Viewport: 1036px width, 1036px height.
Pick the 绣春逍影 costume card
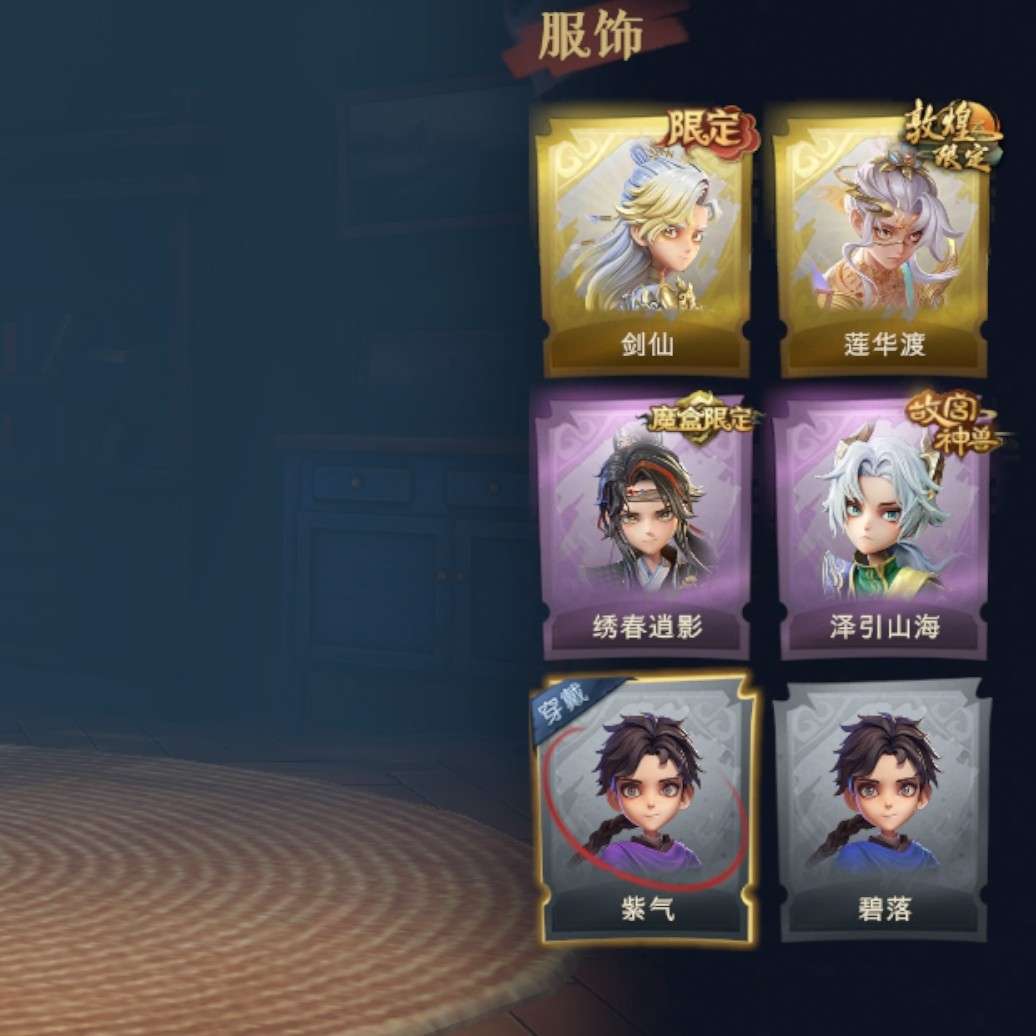pos(645,520)
